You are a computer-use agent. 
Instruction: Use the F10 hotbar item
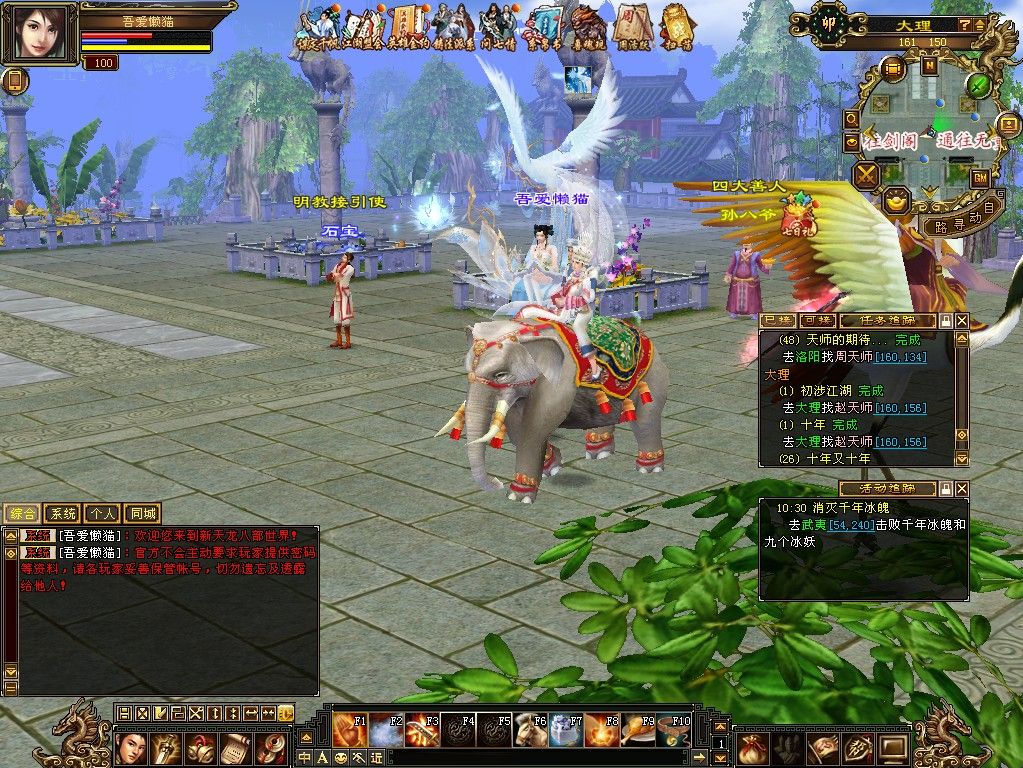coord(674,731)
